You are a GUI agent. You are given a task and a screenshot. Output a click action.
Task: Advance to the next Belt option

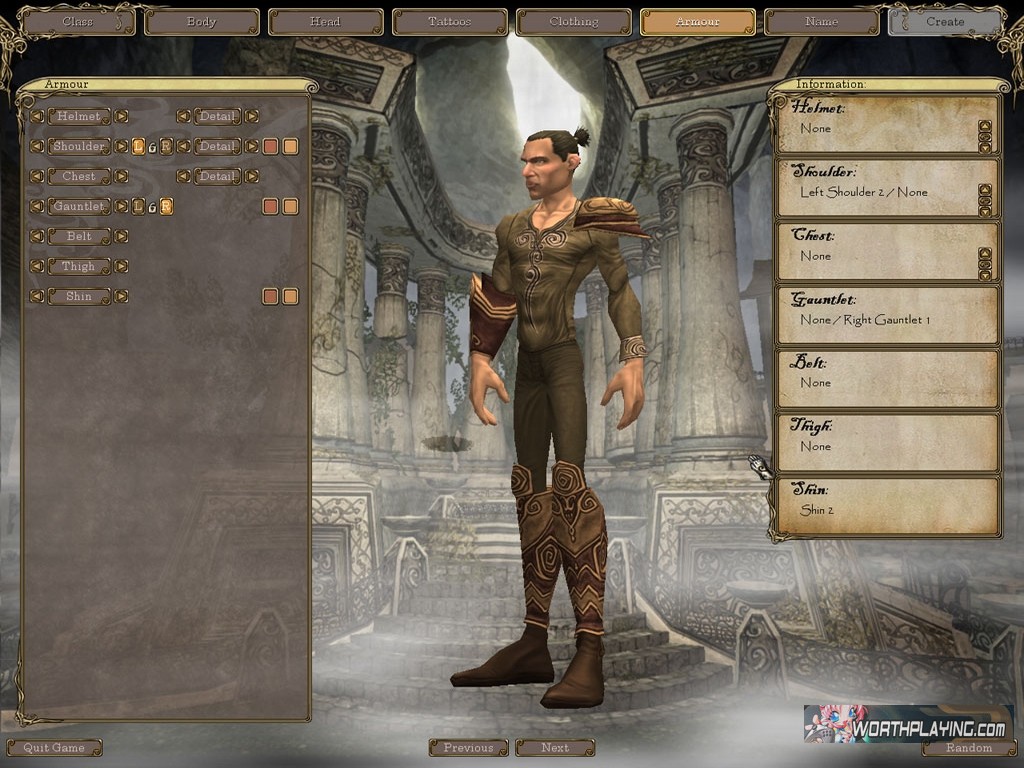121,236
